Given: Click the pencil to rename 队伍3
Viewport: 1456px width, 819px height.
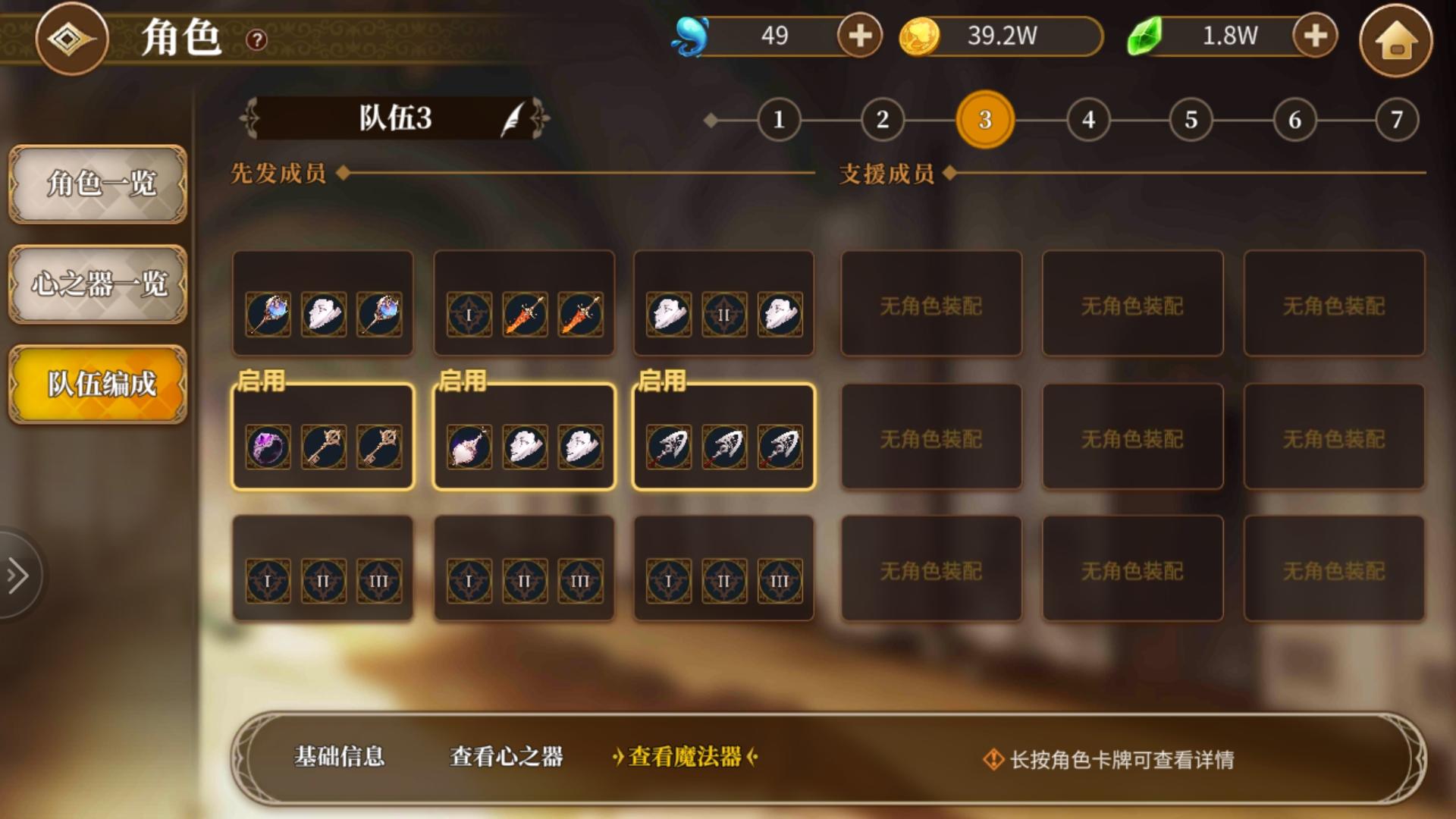Looking at the screenshot, I should point(512,119).
